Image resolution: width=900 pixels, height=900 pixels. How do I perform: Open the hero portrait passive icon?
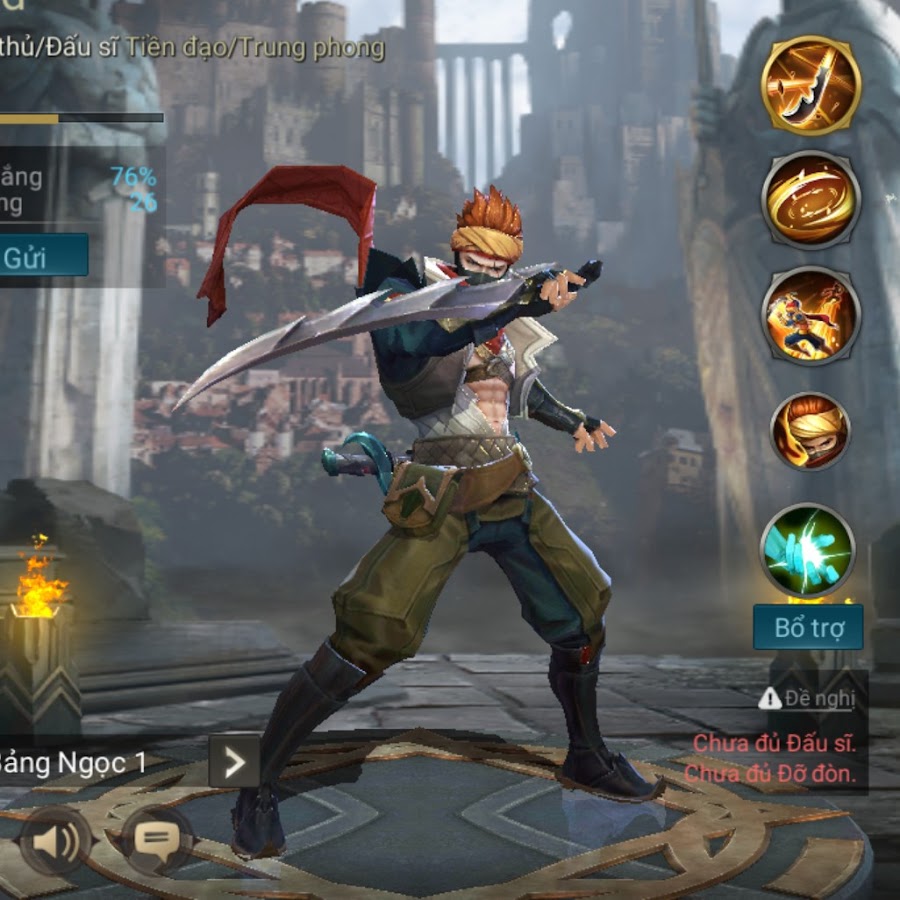point(810,431)
